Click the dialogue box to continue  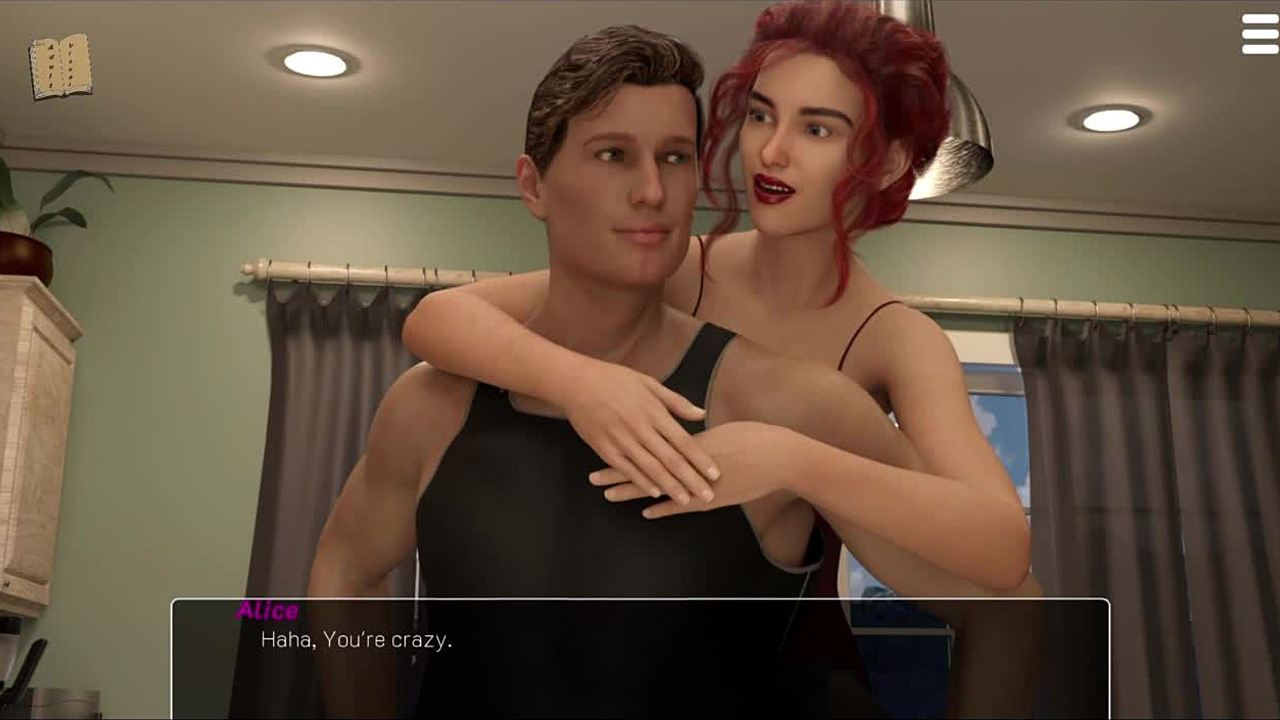[x=640, y=657]
